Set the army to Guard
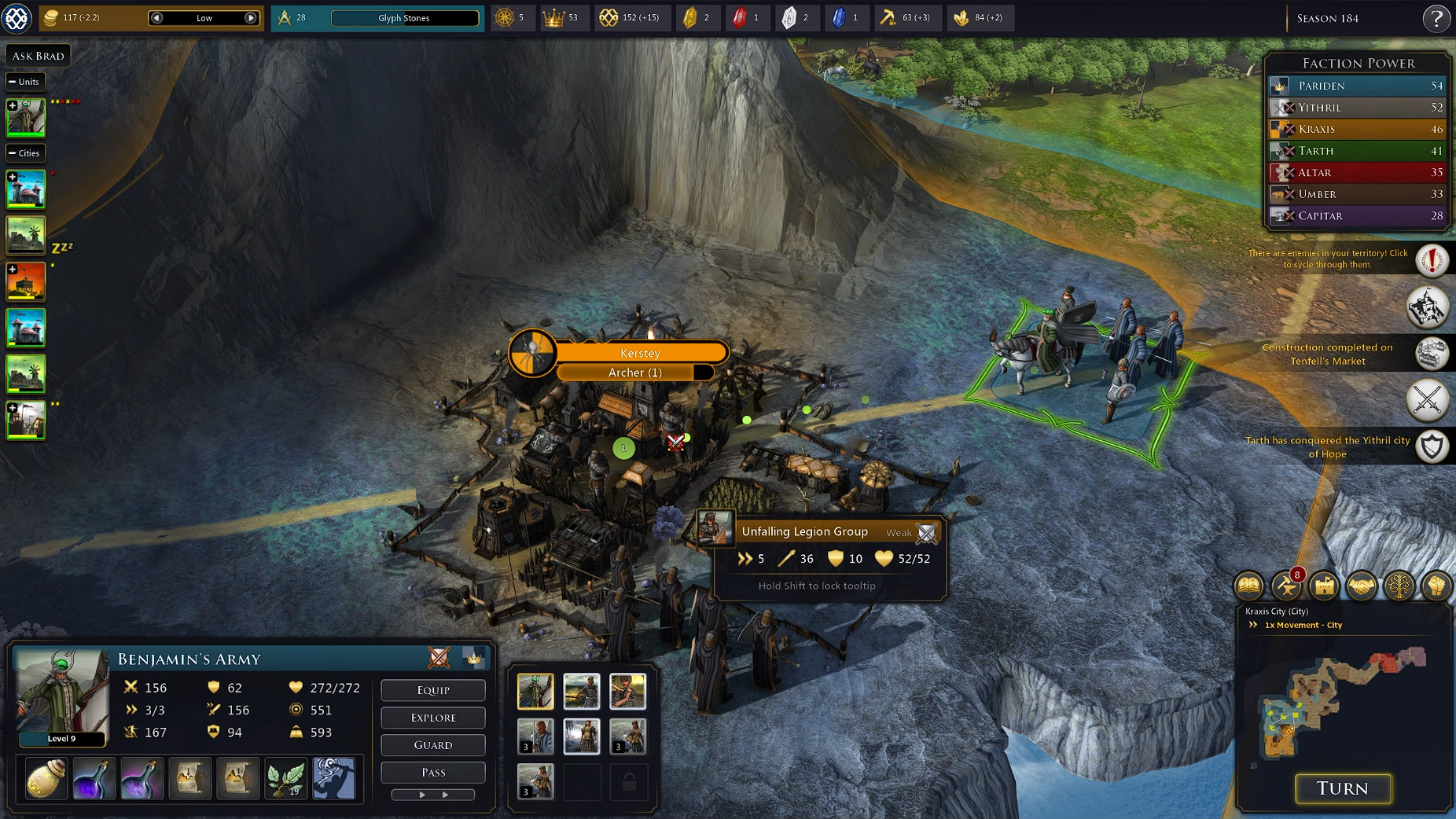 point(432,745)
